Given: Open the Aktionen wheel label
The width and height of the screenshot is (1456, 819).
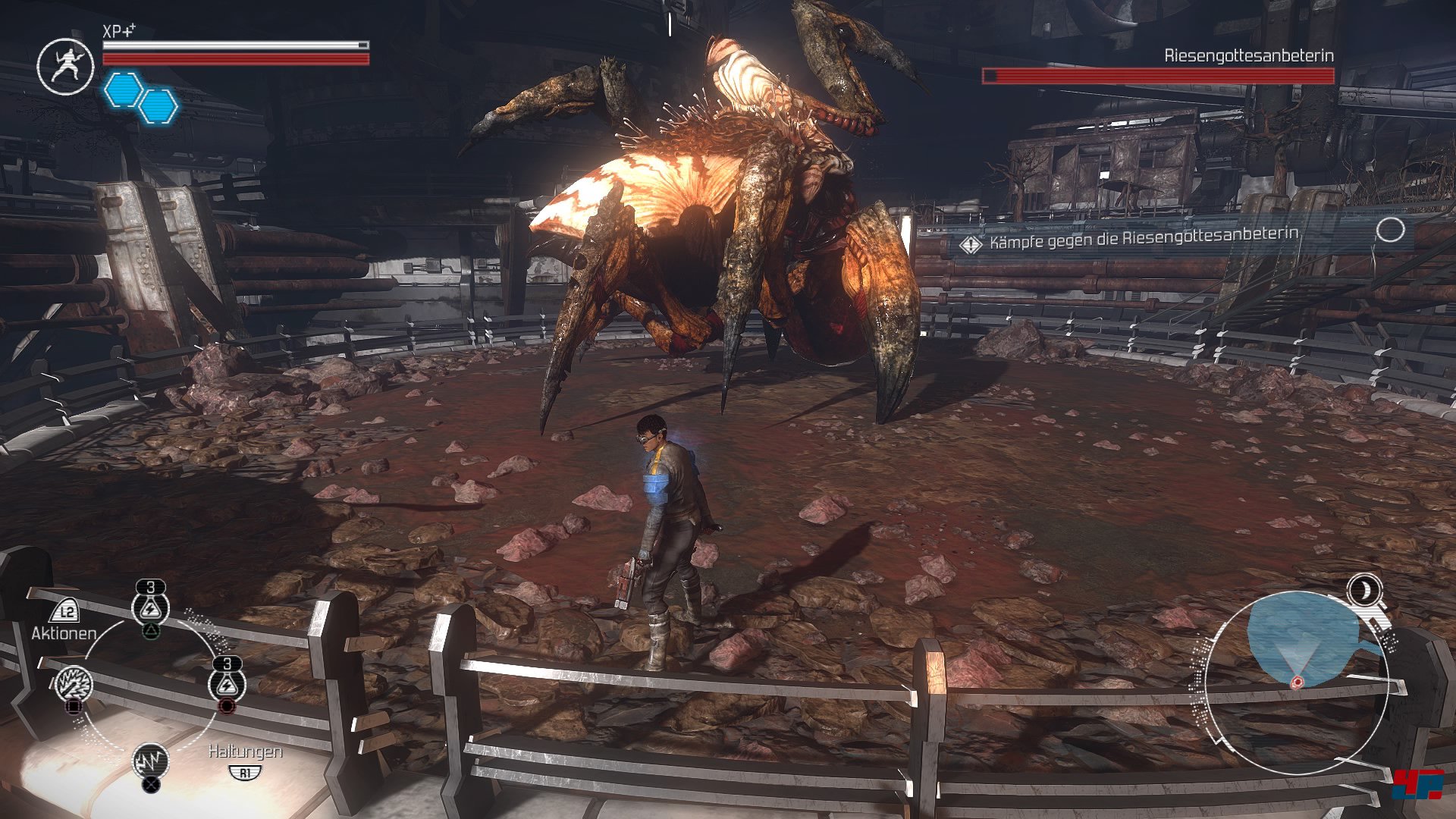Looking at the screenshot, I should (64, 632).
